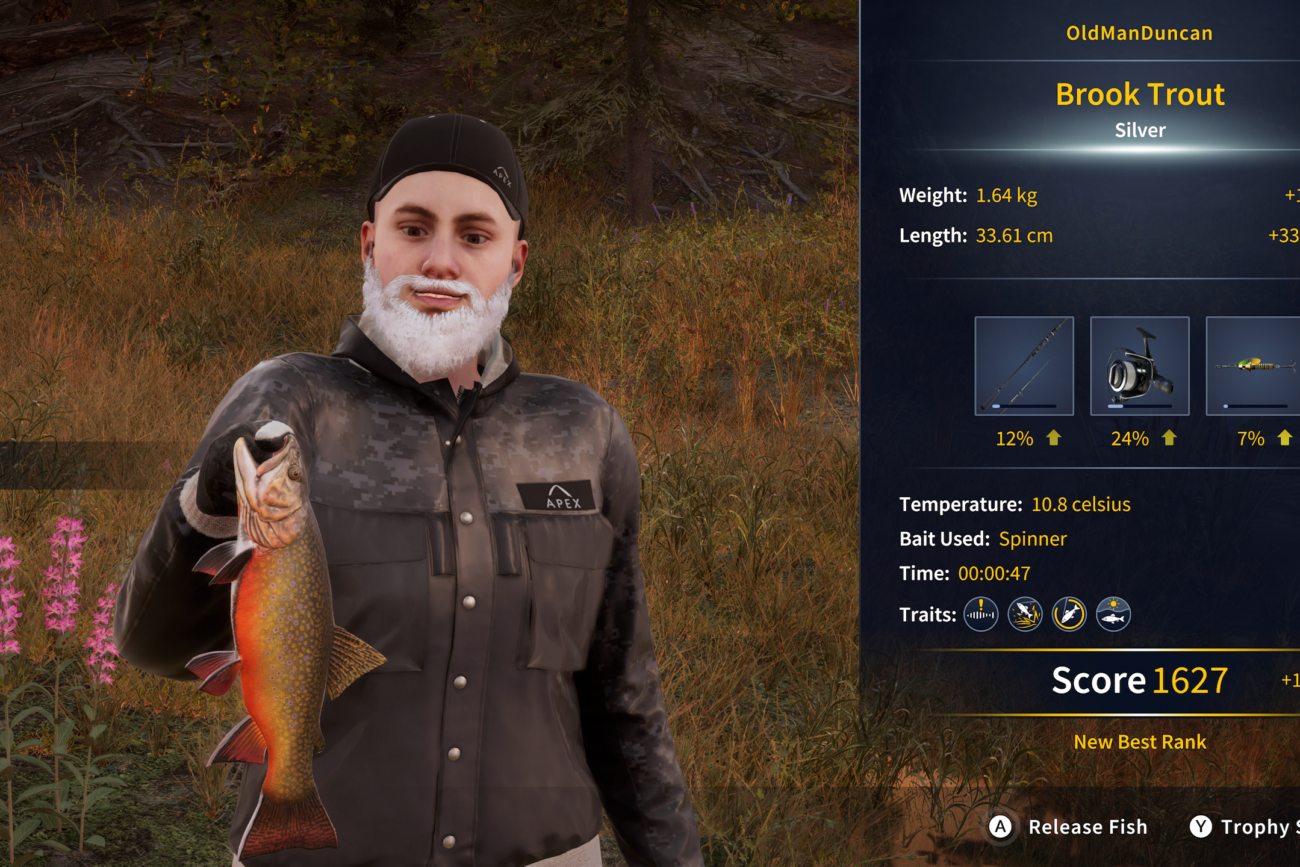Select the spinning reel gear slot
This screenshot has width=1300, height=867.
point(1139,366)
